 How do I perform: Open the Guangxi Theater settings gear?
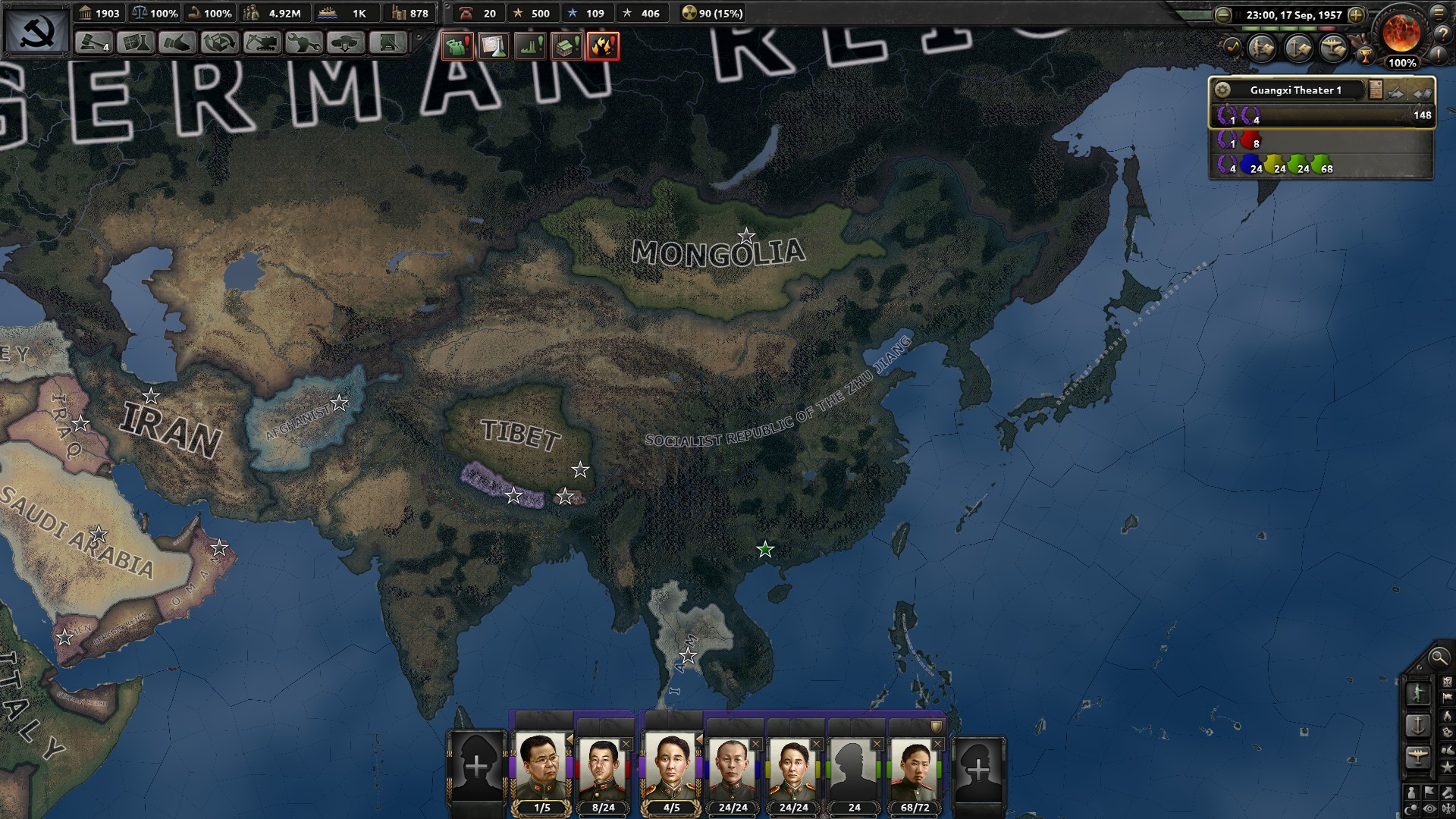click(x=1224, y=89)
